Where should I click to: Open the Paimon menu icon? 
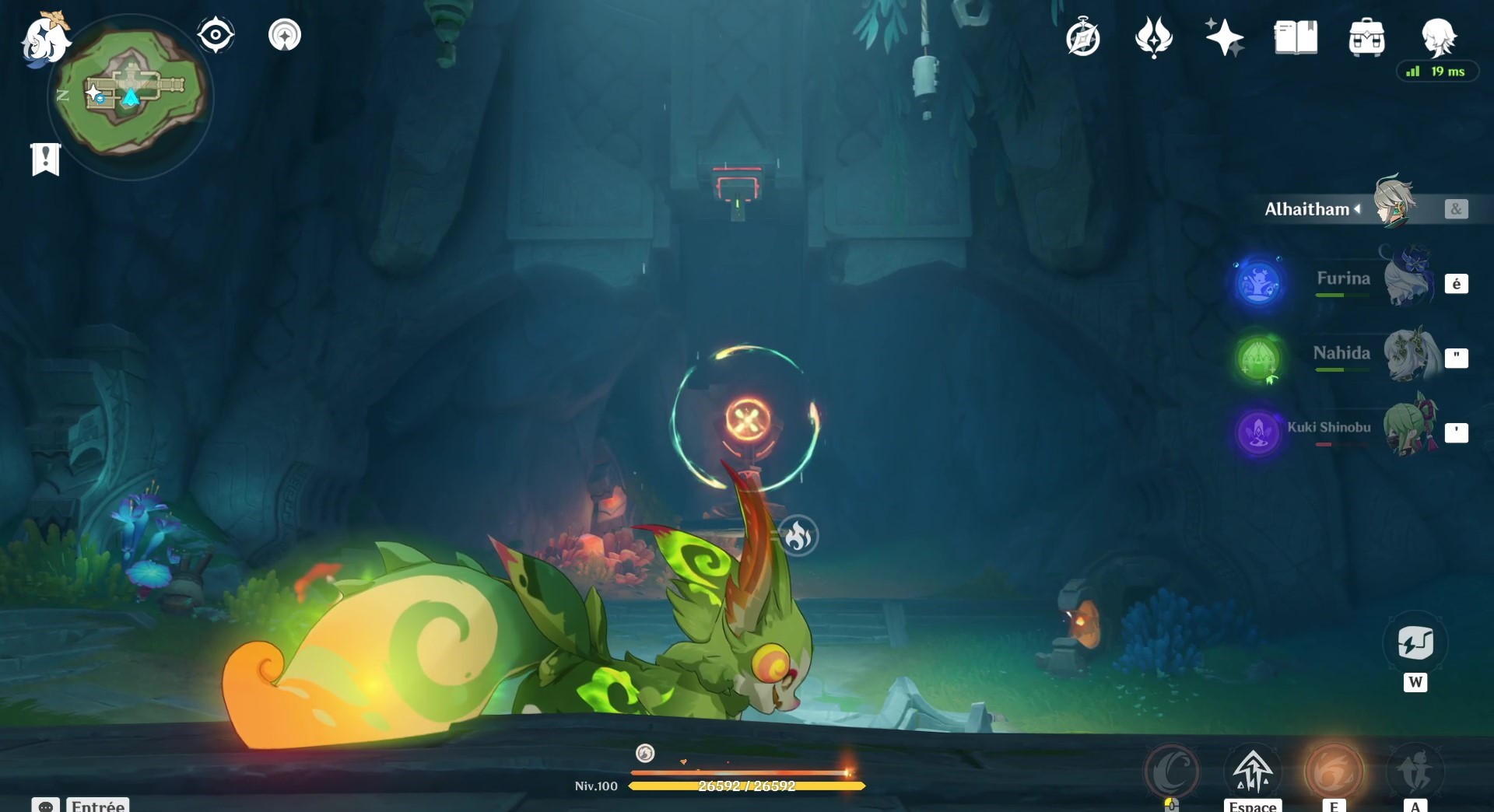(44, 39)
